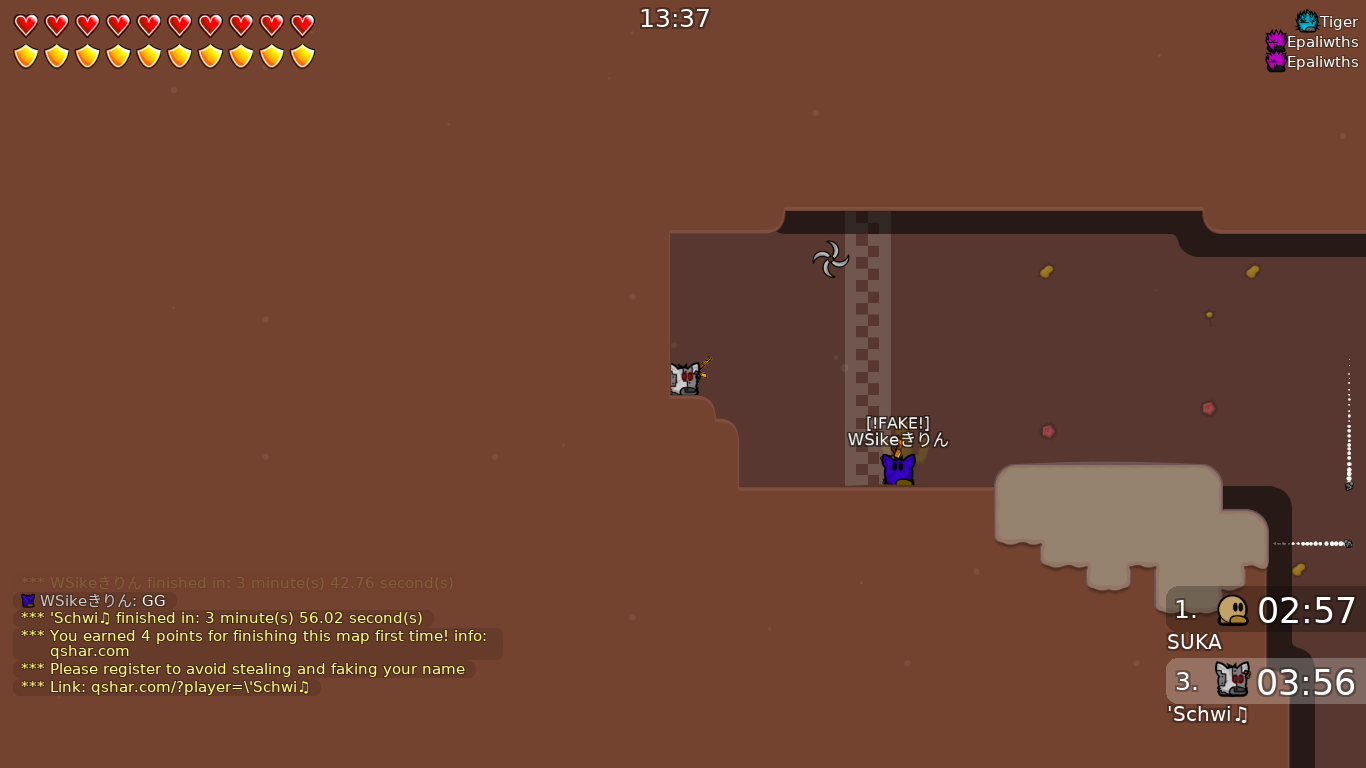
Task: Toggle the first armor shield icon
Action: (25, 56)
